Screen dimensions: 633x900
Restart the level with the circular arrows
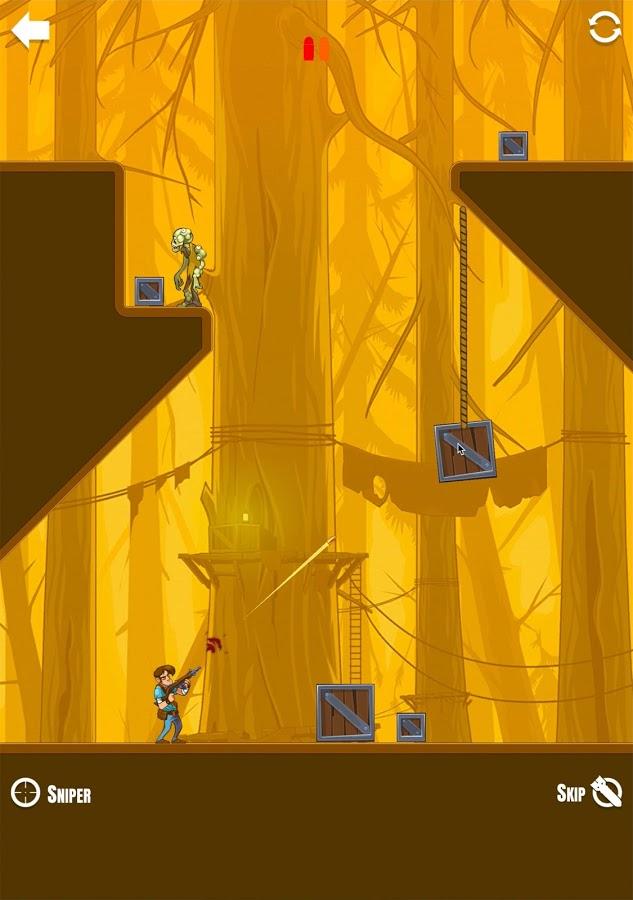pyautogui.click(x=604, y=28)
